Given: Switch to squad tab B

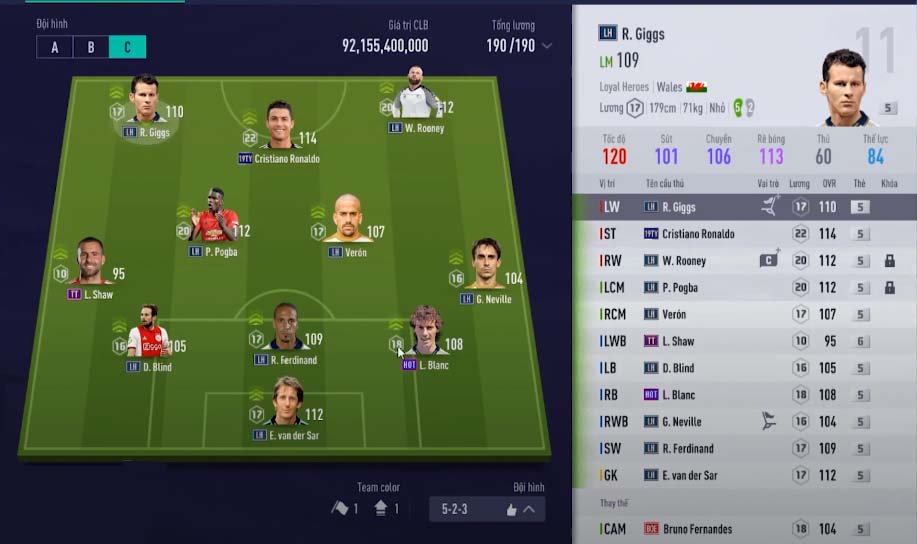Looking at the screenshot, I should 91,47.
